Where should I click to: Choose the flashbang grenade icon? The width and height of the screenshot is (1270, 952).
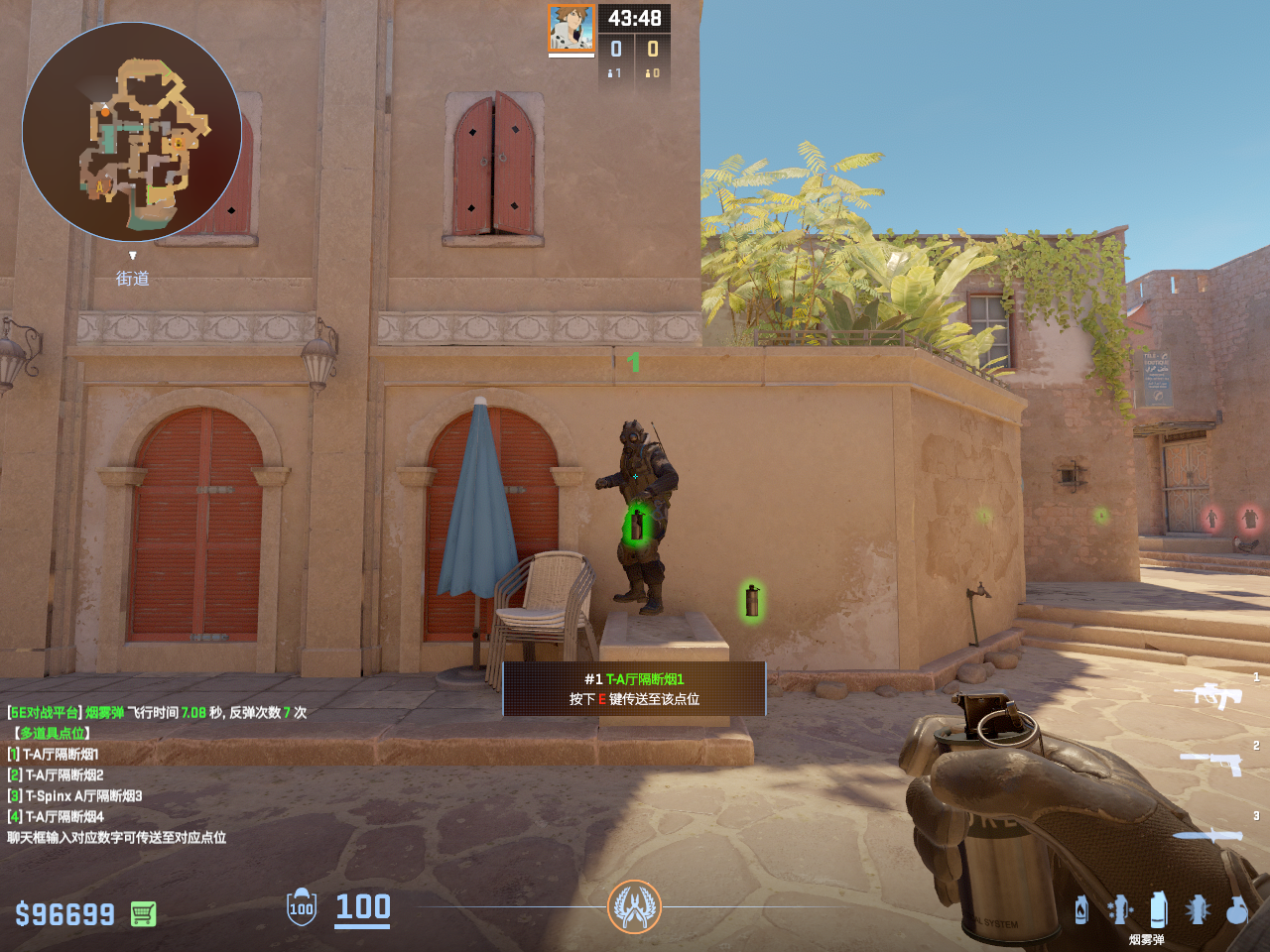pos(1198,909)
